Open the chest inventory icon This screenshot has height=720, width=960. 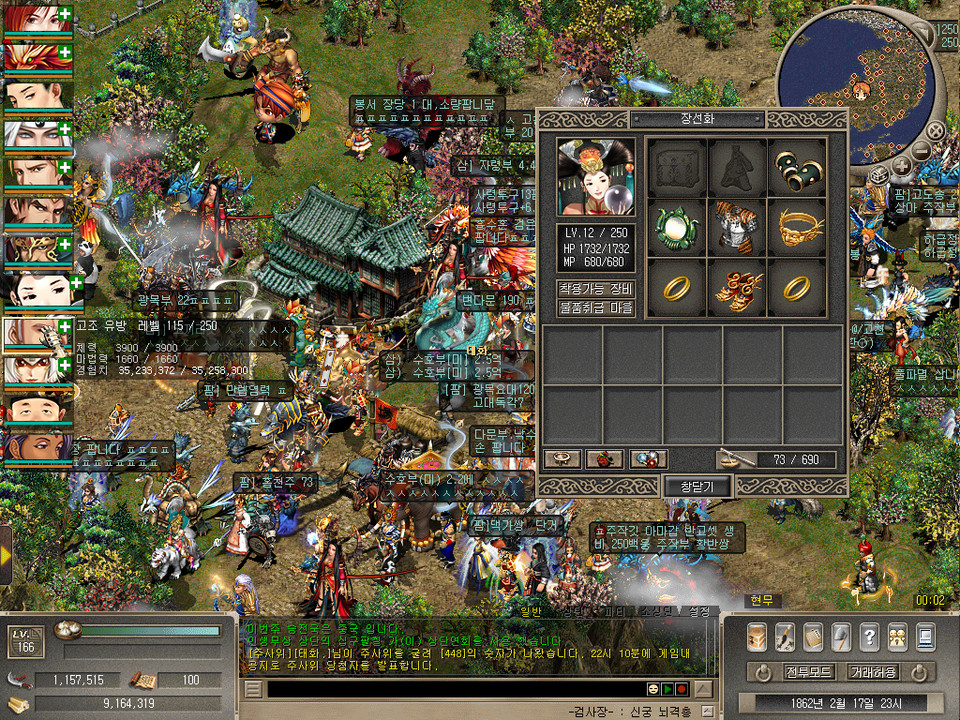[x=757, y=636]
